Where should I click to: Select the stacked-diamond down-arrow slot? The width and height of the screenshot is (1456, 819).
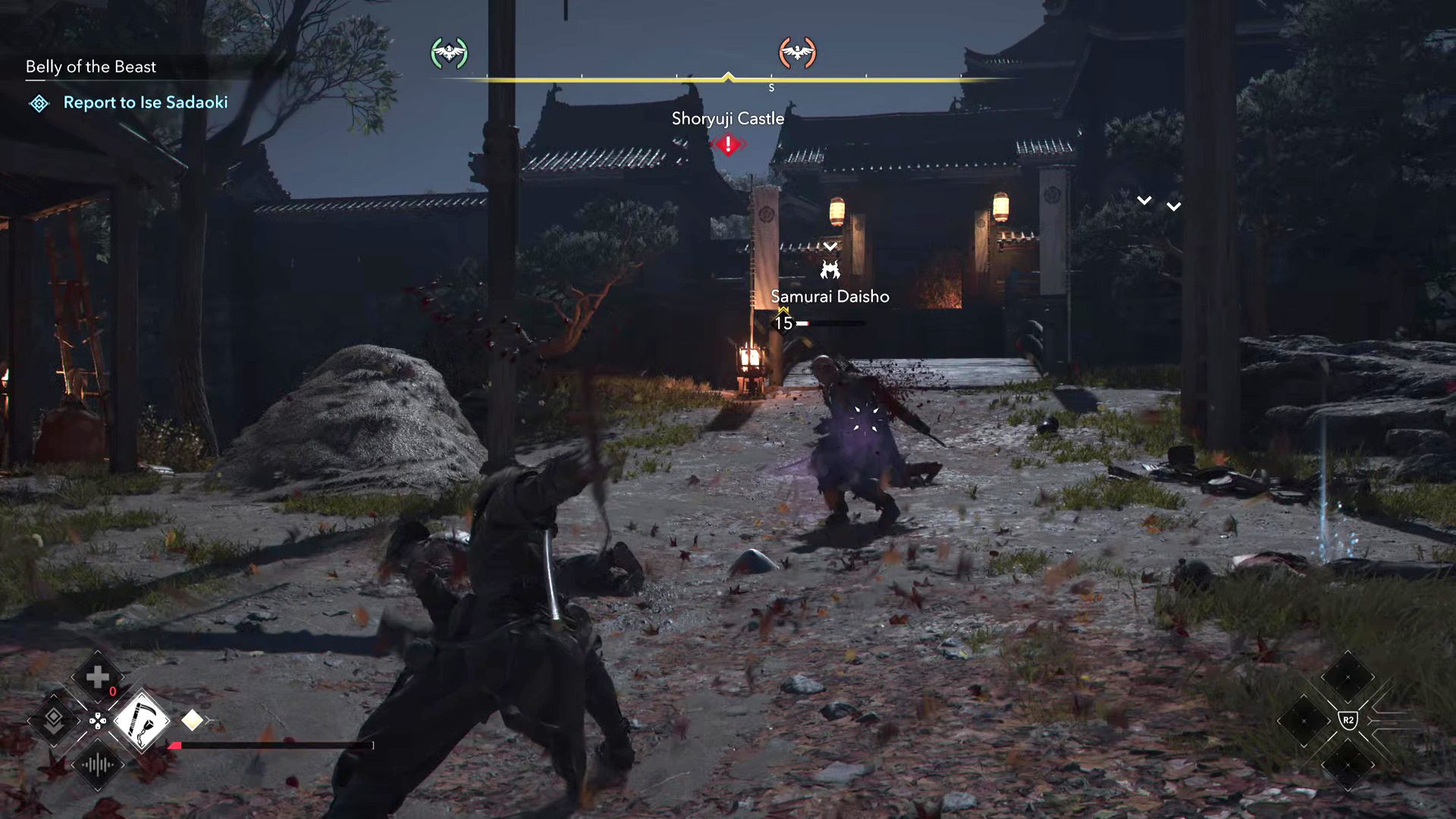point(54,720)
